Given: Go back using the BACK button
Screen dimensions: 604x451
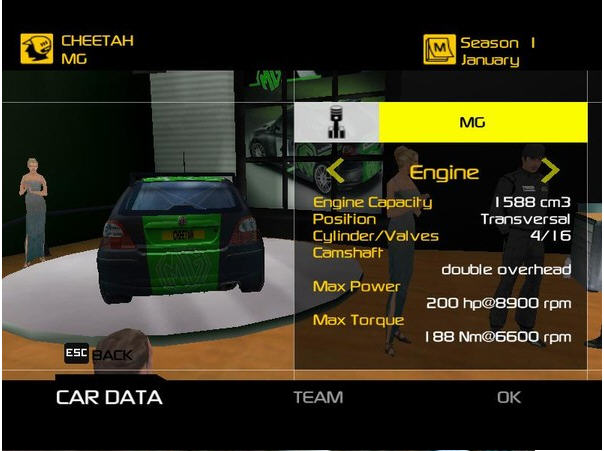Looking at the screenshot, I should [99, 354].
